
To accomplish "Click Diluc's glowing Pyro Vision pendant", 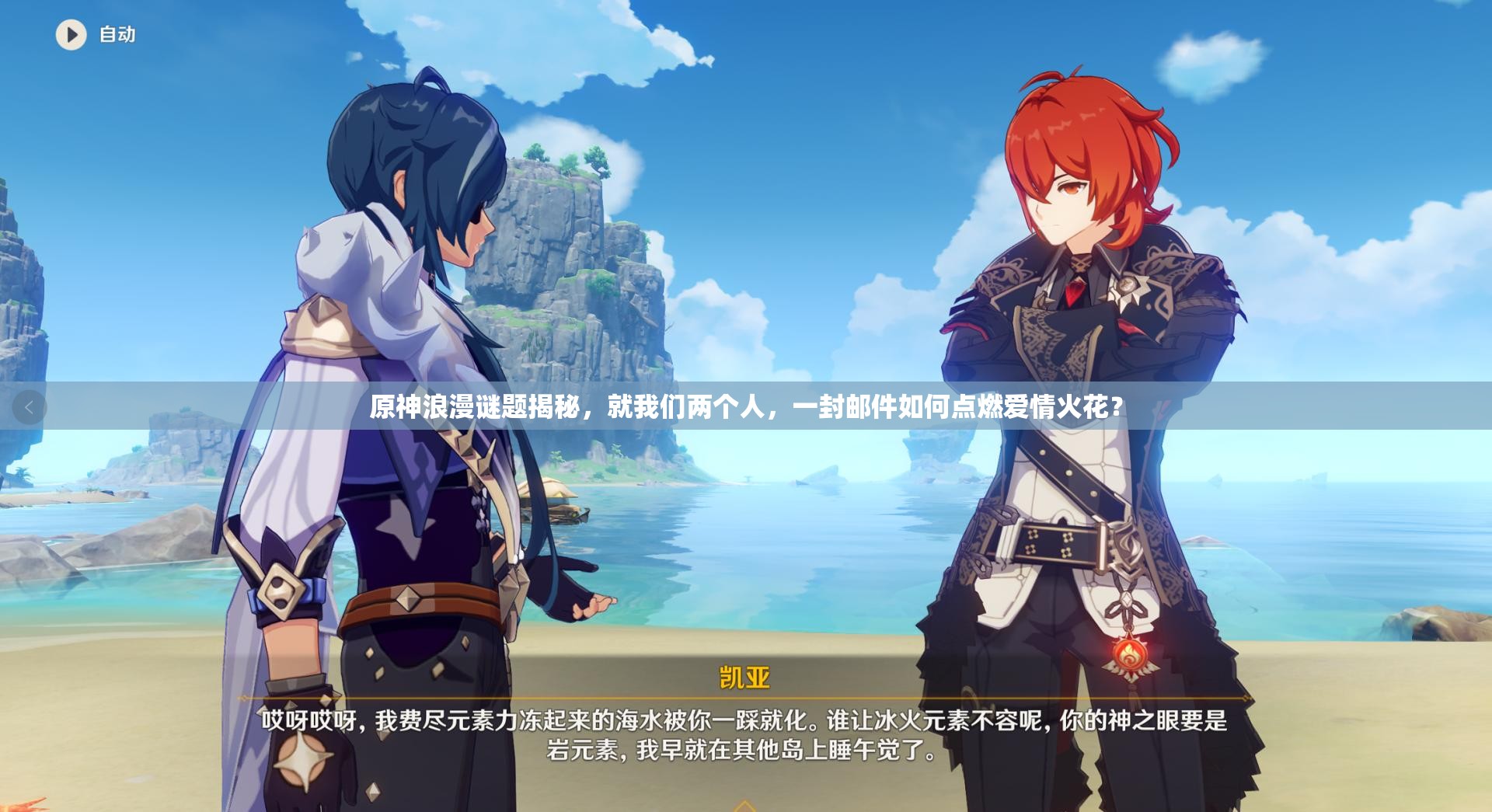I will pyautogui.click(x=1128, y=655).
